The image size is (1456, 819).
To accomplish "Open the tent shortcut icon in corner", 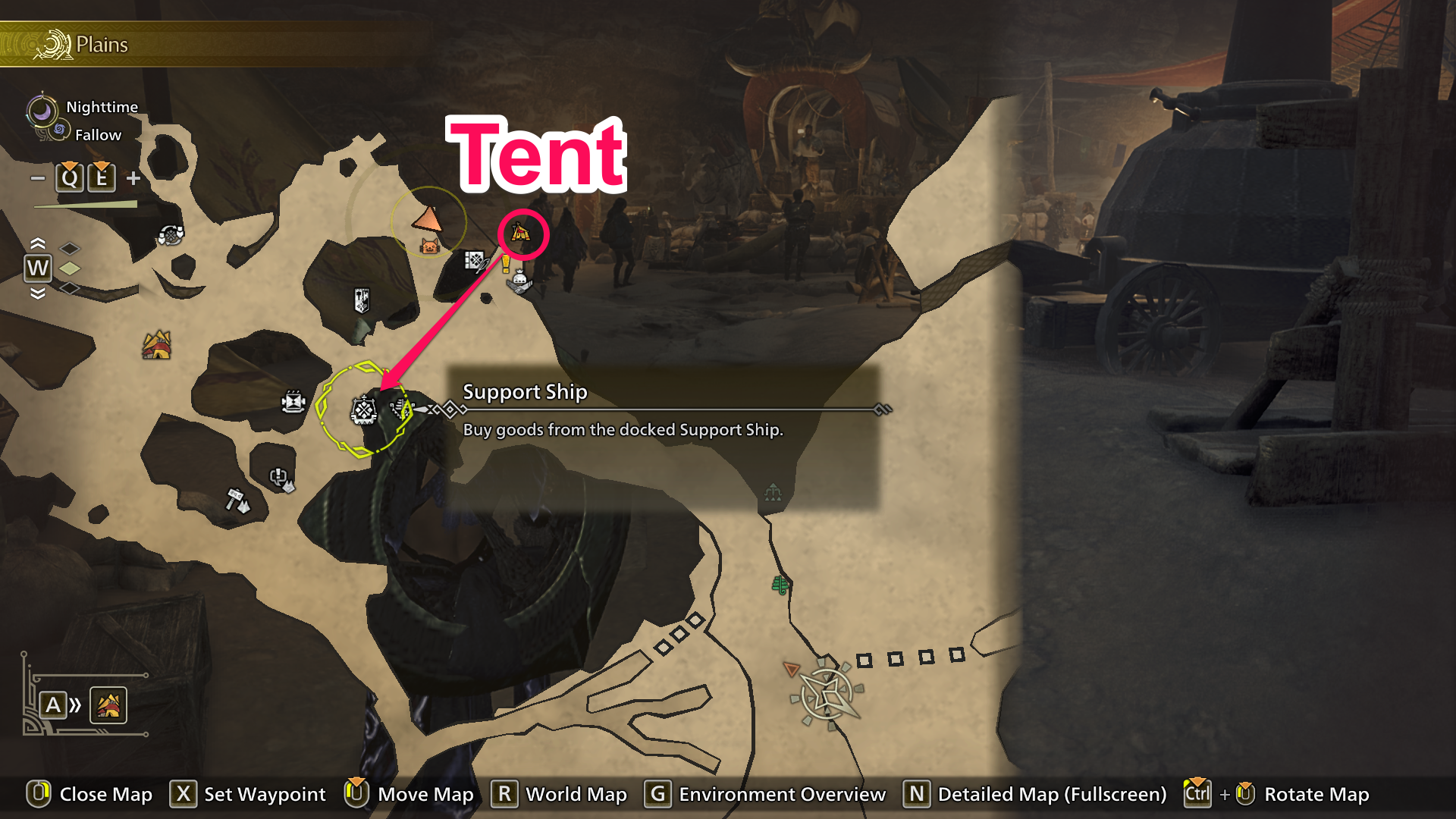I will point(108,706).
